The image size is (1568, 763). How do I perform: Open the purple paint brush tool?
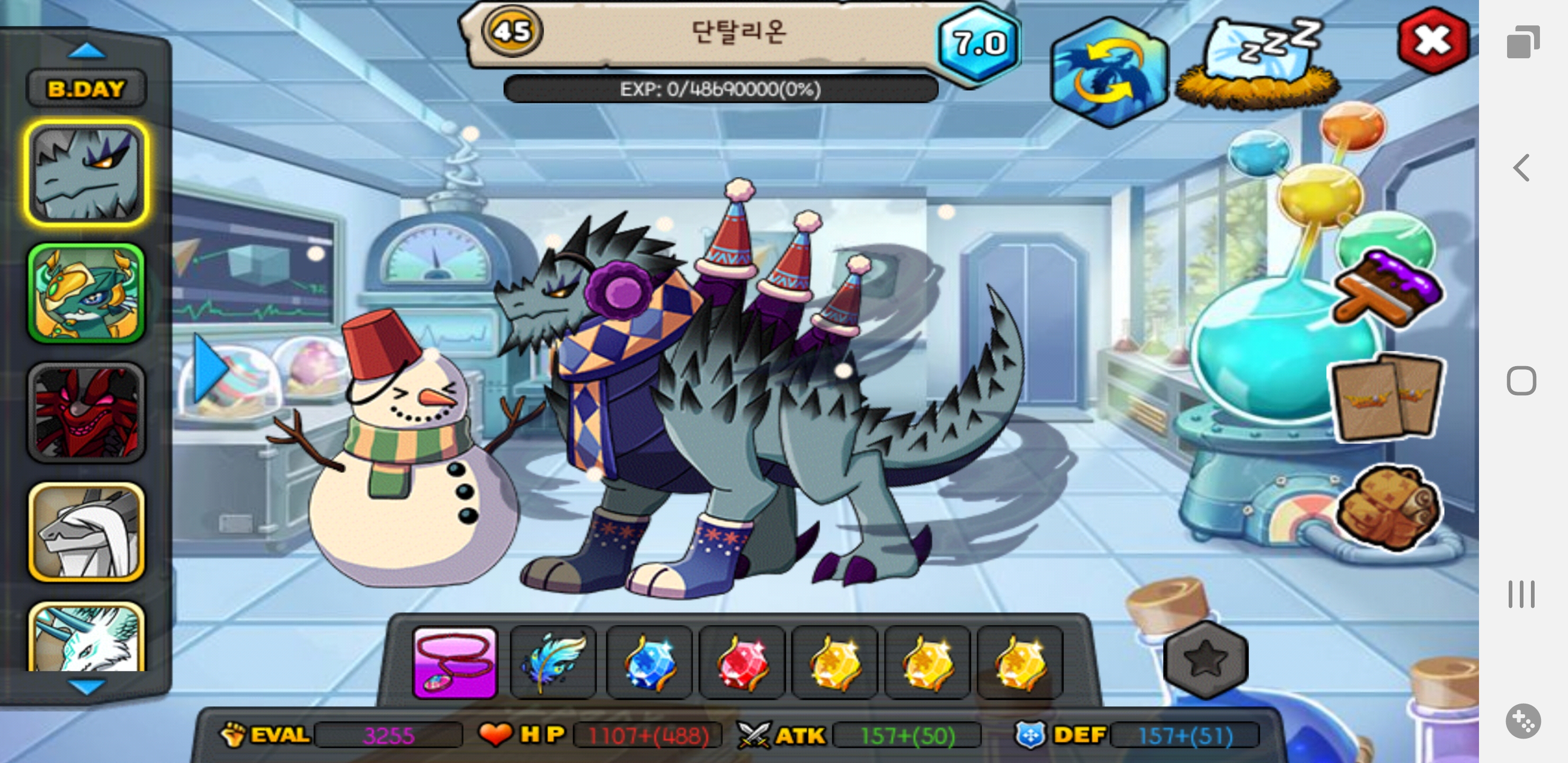click(1387, 289)
